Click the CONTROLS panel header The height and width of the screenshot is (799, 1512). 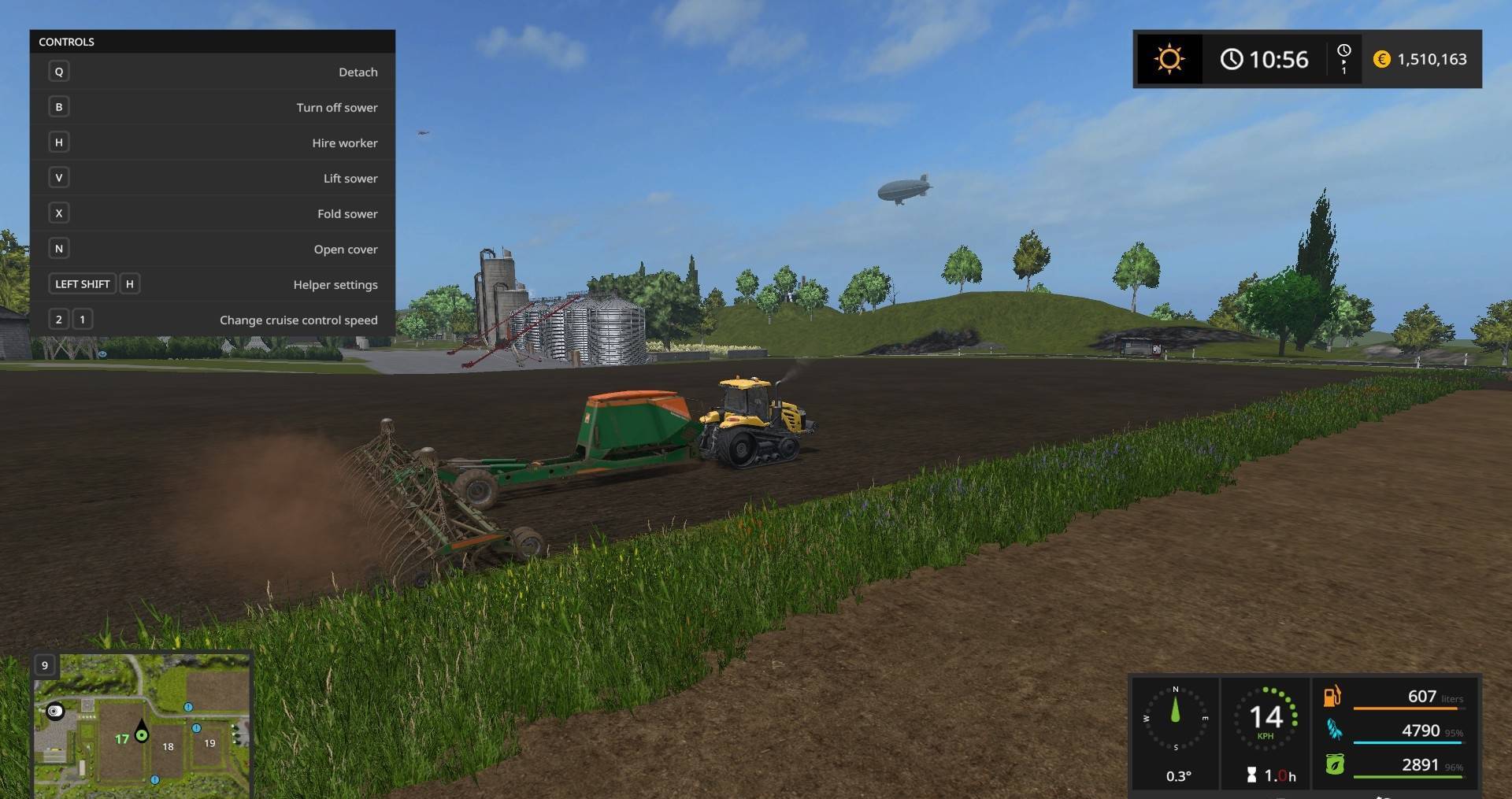(x=67, y=42)
